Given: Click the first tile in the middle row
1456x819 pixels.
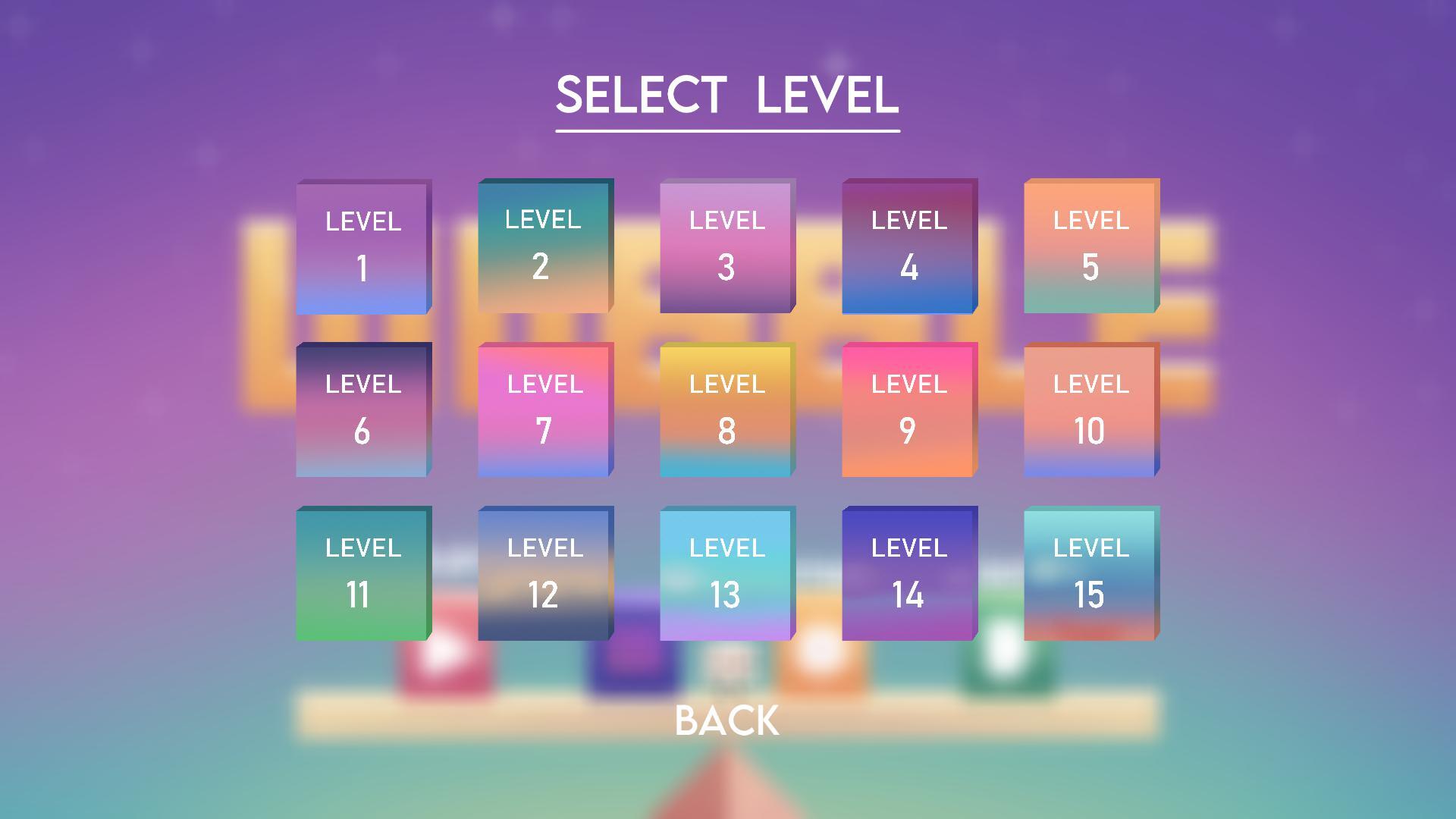Looking at the screenshot, I should [363, 409].
